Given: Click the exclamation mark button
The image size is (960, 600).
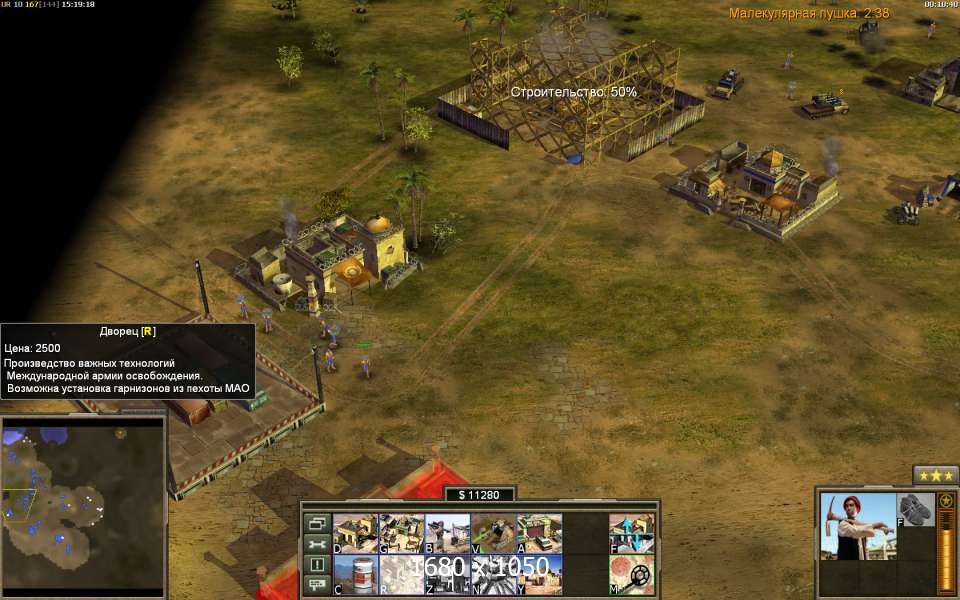Looking at the screenshot, I should coord(317,564).
